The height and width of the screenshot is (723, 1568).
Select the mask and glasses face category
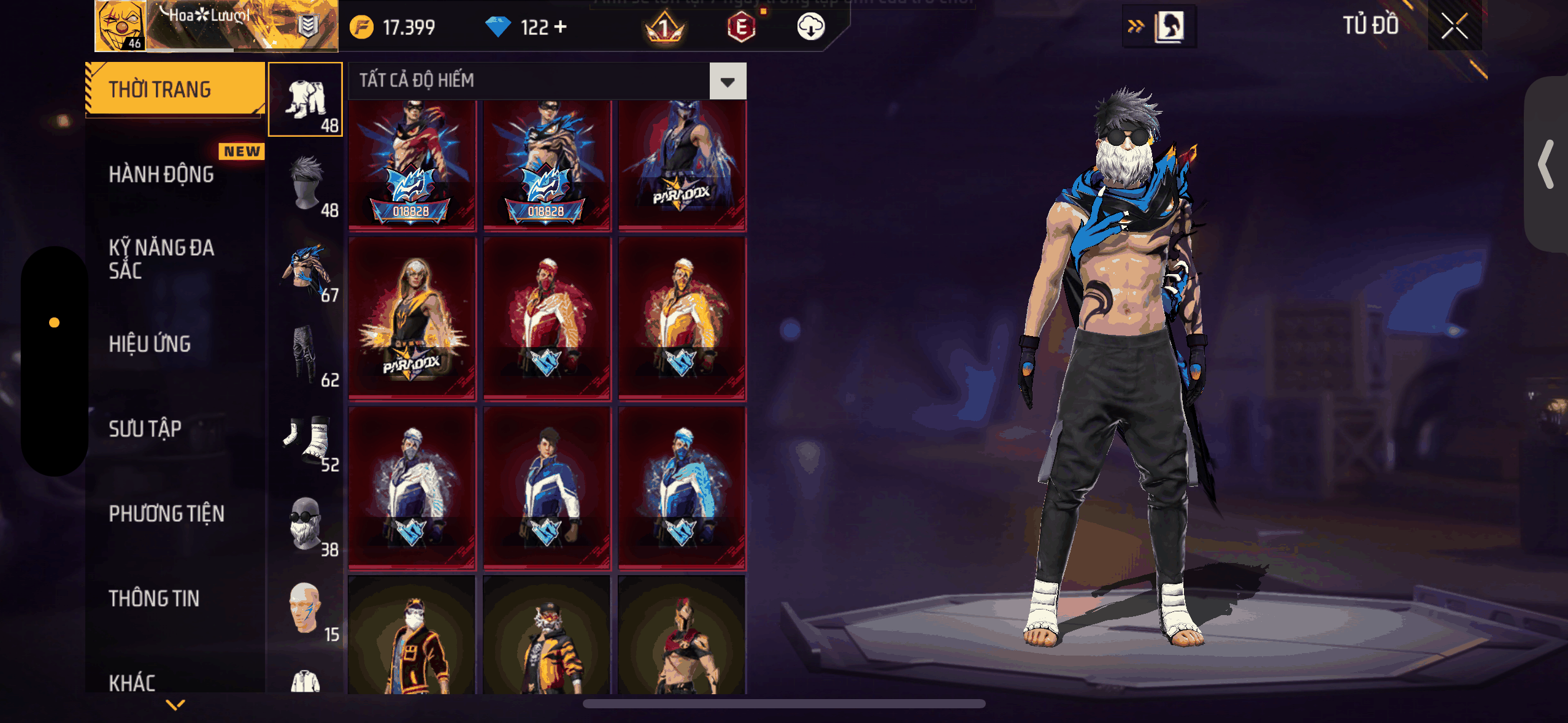[x=306, y=523]
